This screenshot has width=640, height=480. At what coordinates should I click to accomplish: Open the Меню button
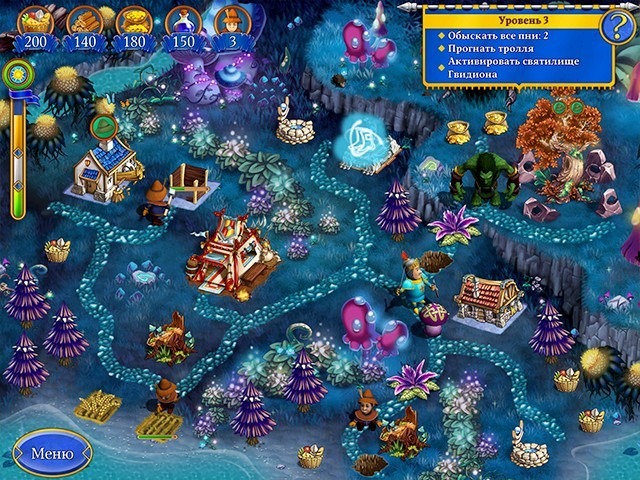click(x=51, y=453)
